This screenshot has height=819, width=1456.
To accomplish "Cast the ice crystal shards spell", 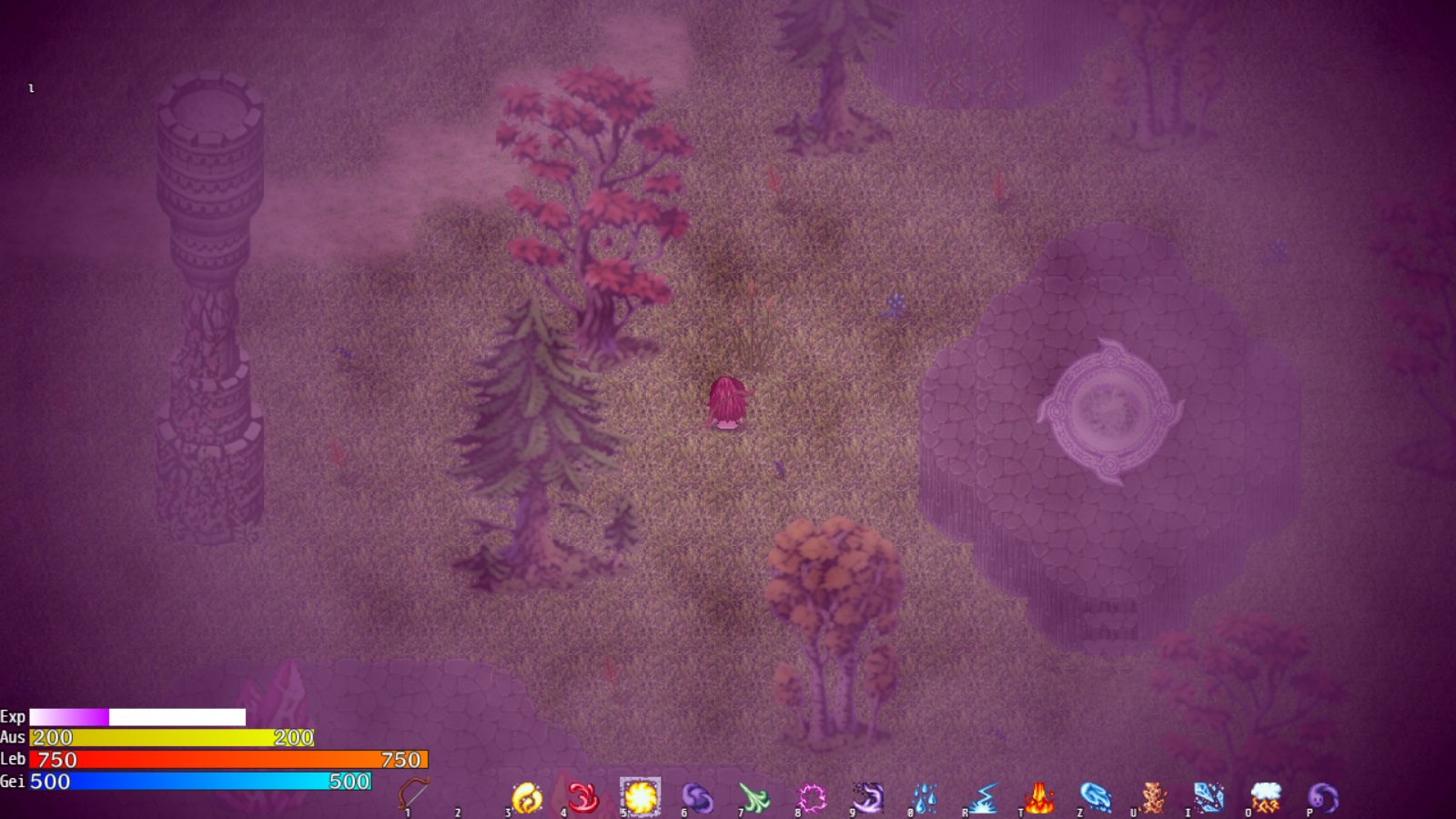I will [x=1208, y=797].
